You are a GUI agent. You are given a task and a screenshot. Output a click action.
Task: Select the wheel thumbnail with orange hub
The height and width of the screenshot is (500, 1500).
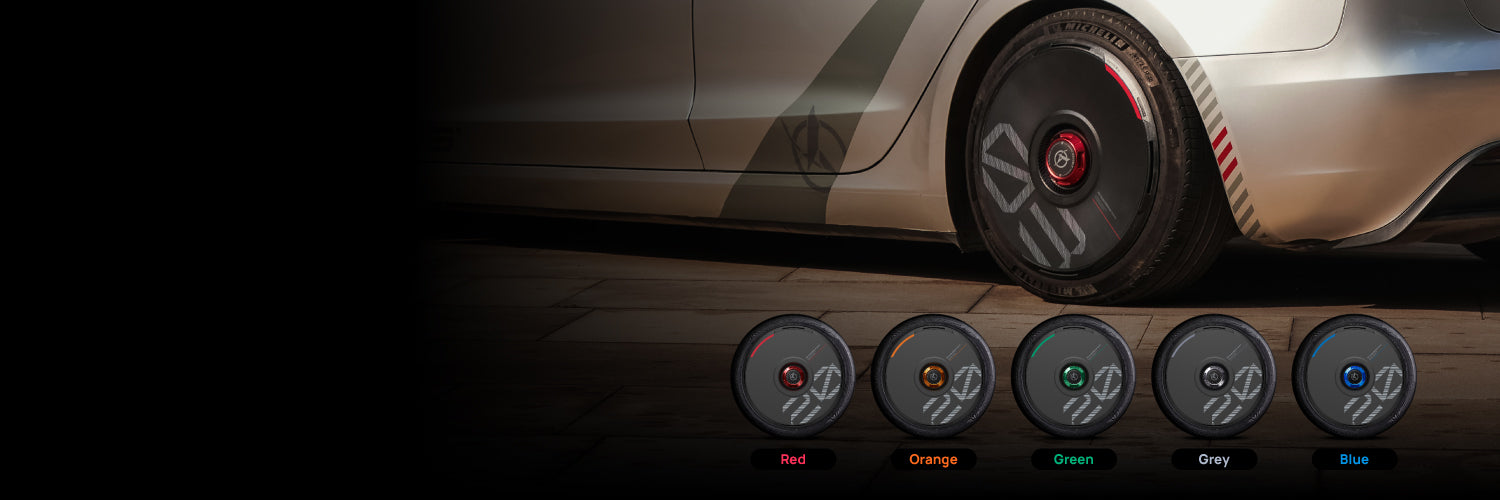933,376
